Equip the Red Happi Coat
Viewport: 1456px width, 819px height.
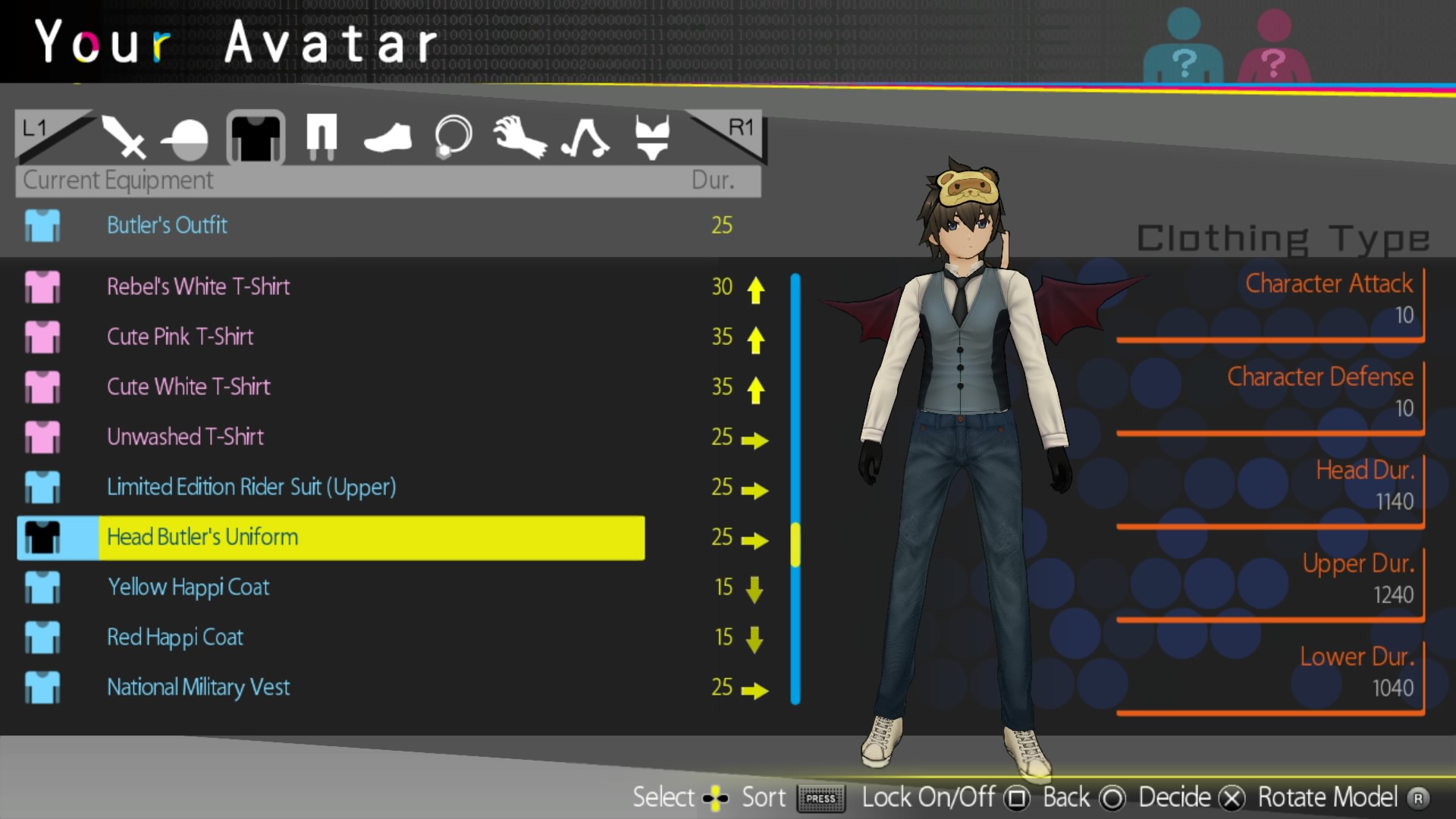[x=175, y=638]
